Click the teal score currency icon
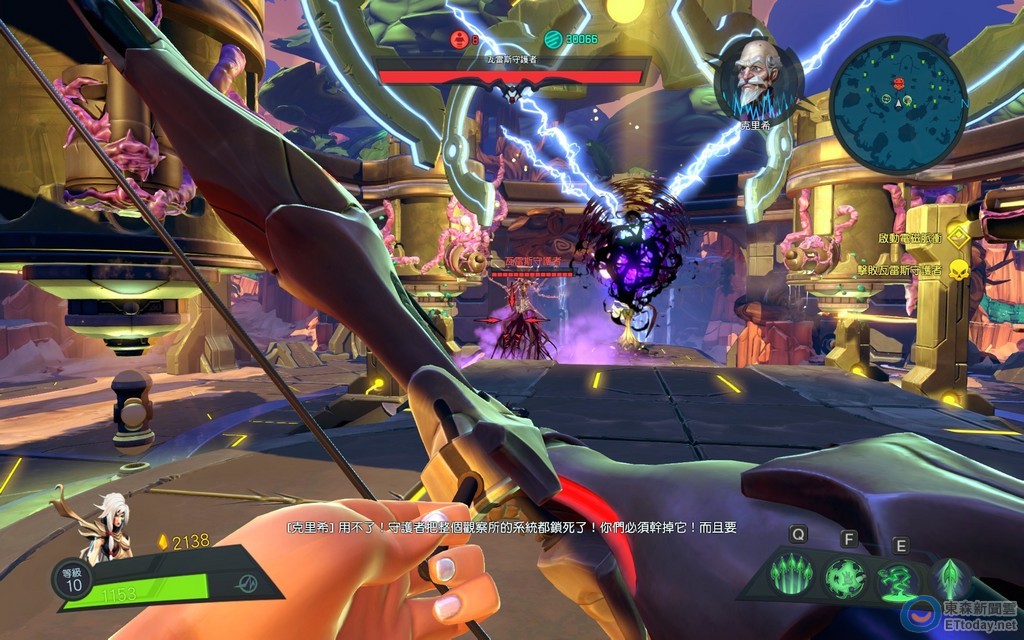This screenshot has width=1024, height=640. point(553,39)
